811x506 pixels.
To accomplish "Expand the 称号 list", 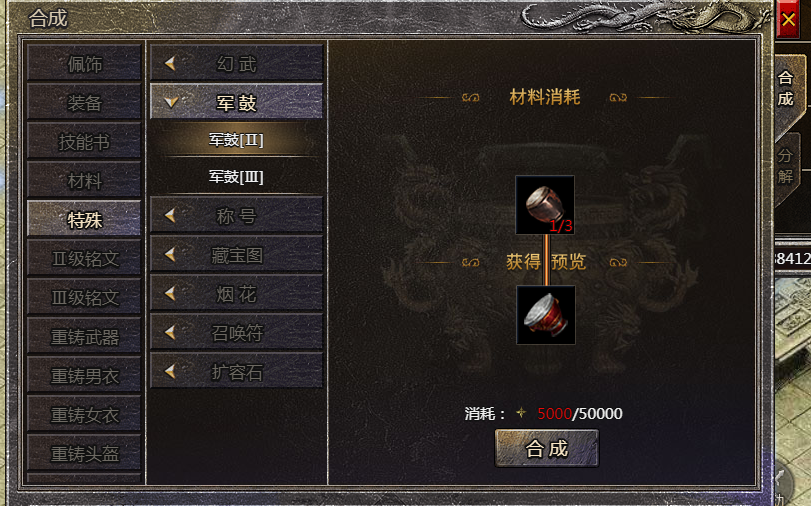I will coord(236,215).
